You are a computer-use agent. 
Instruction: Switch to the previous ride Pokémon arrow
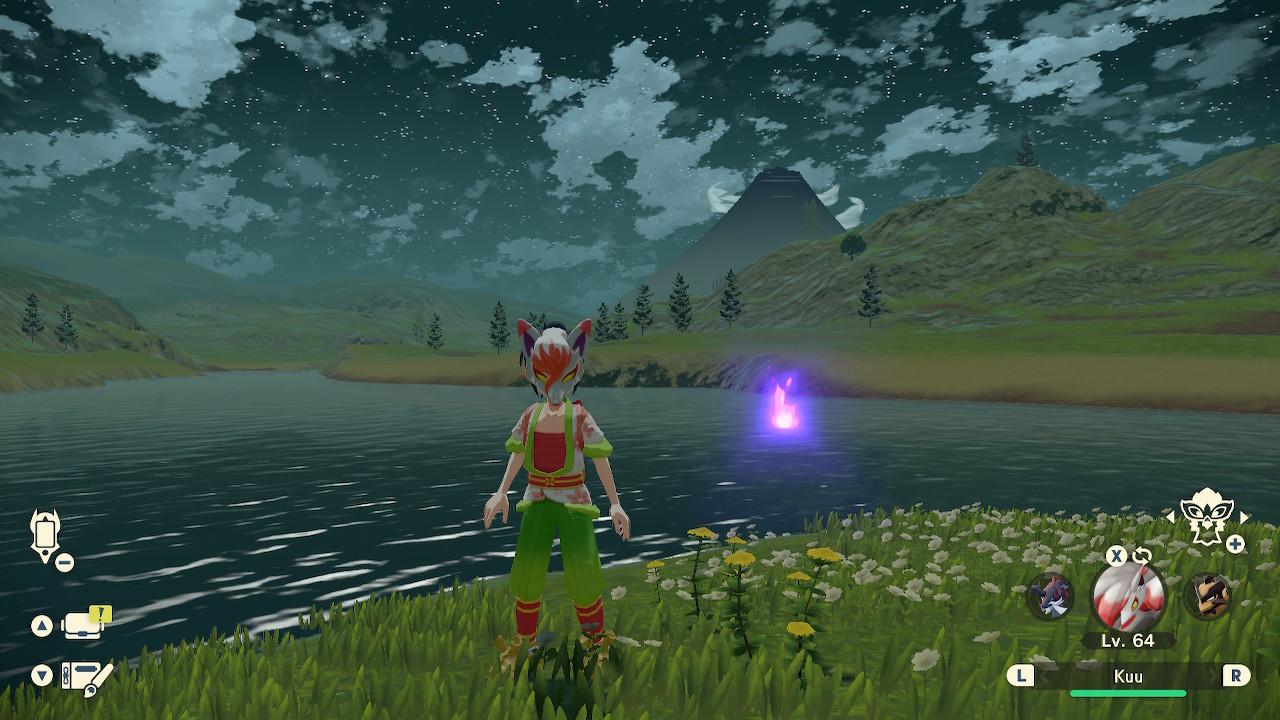[x=1170, y=517]
